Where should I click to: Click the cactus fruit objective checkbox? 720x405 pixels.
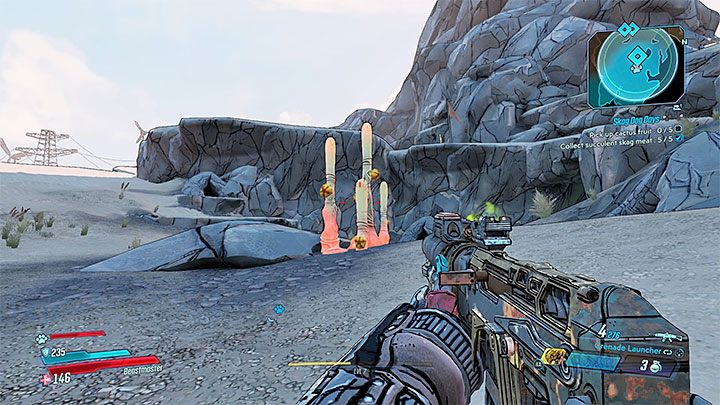tap(679, 129)
